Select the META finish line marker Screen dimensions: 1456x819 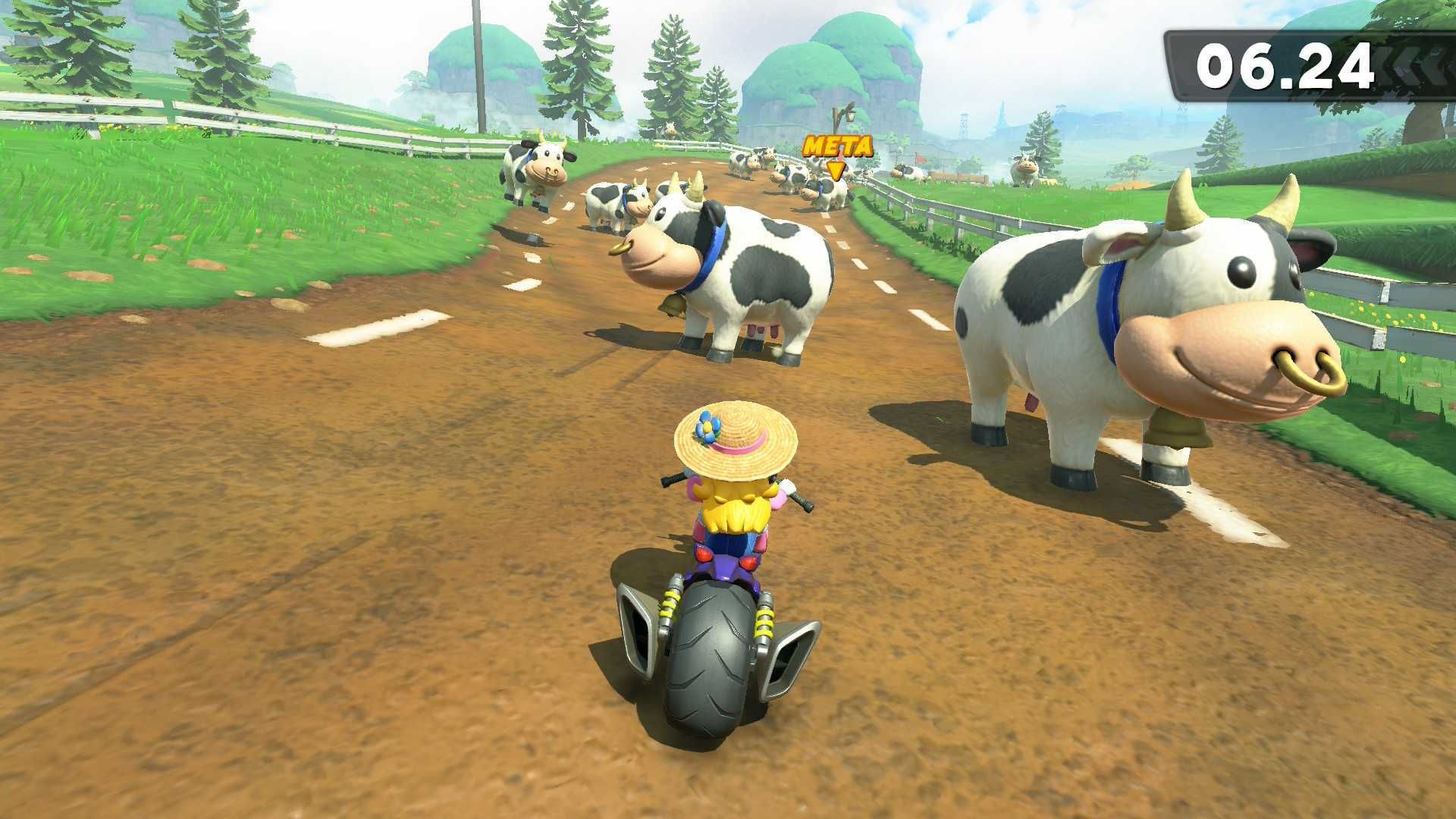point(836,146)
